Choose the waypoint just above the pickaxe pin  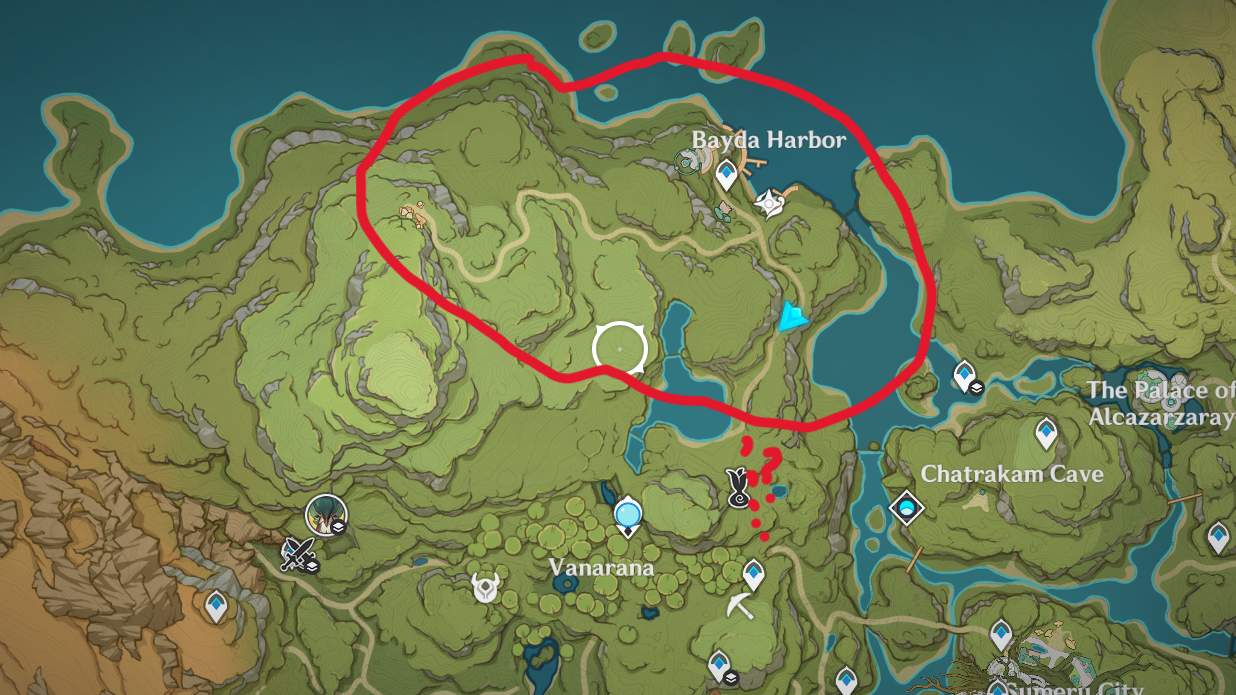(x=754, y=573)
